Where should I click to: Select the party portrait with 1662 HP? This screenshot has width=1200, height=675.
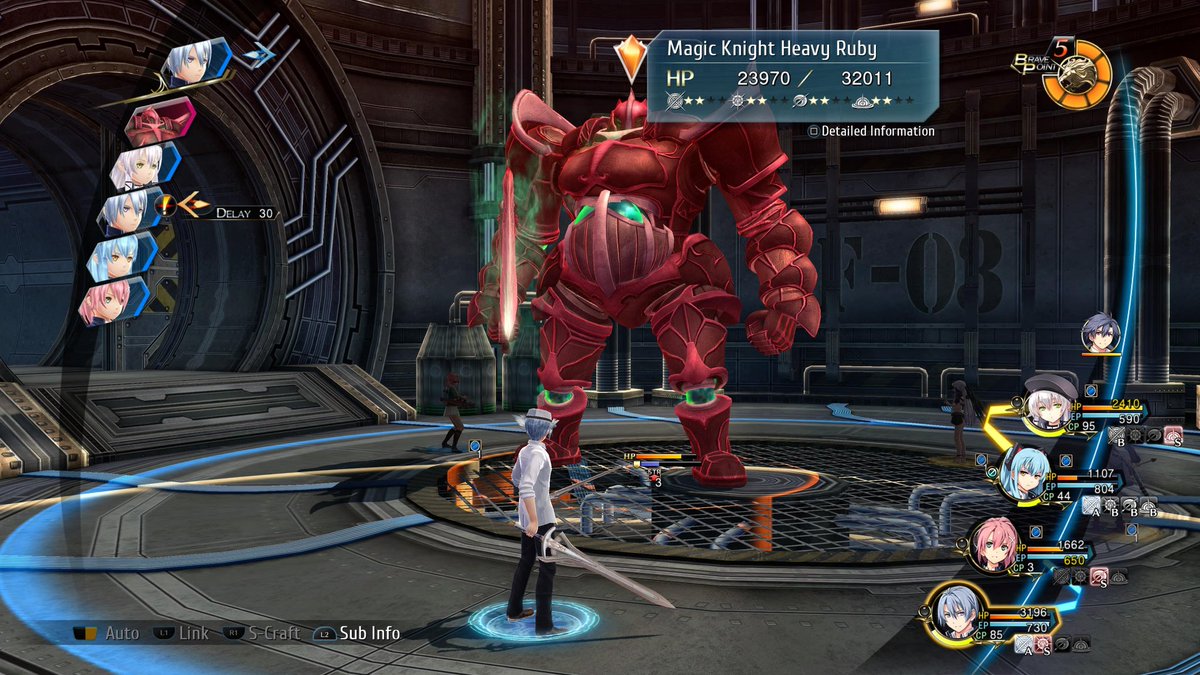pyautogui.click(x=994, y=547)
